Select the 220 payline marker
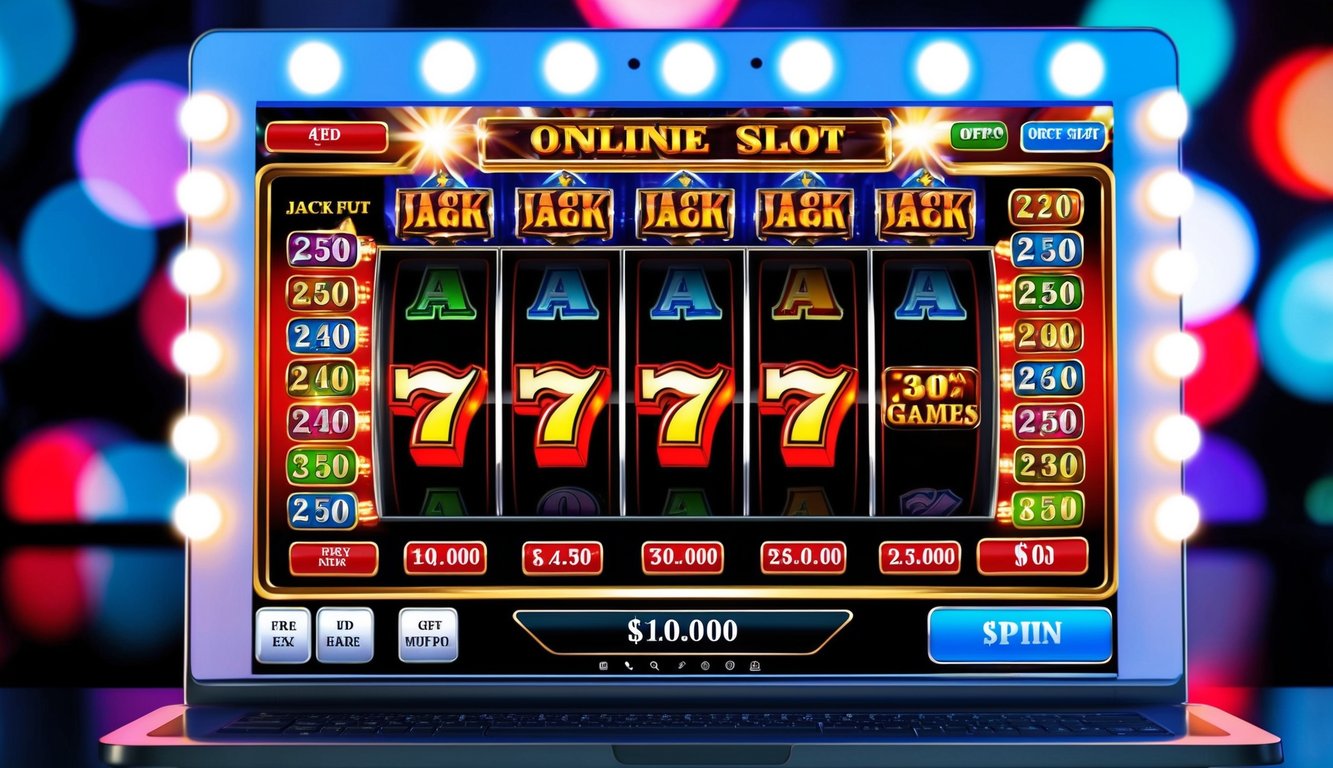1333x768 pixels. 1046,207
